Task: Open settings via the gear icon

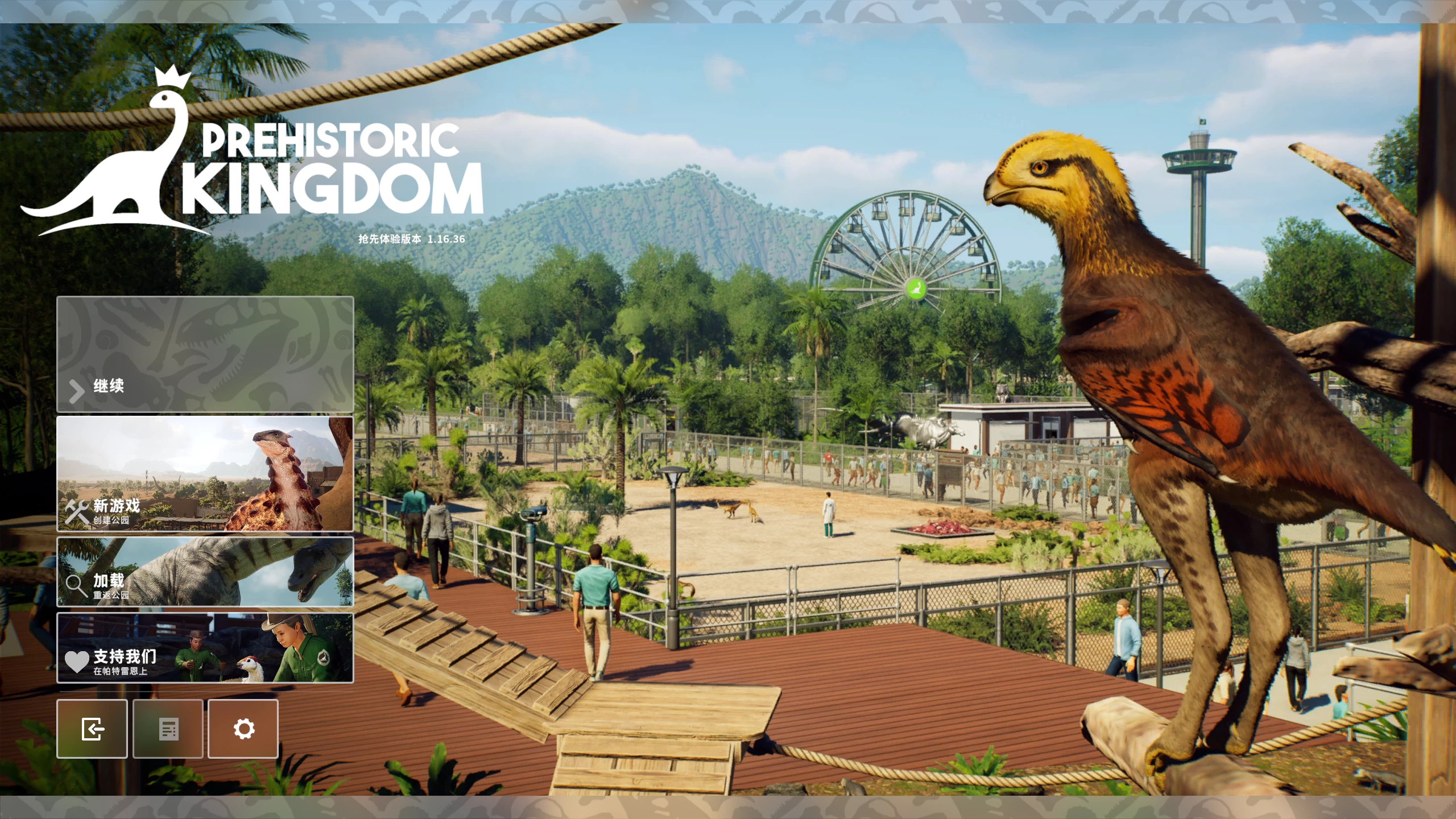Action: pyautogui.click(x=243, y=729)
